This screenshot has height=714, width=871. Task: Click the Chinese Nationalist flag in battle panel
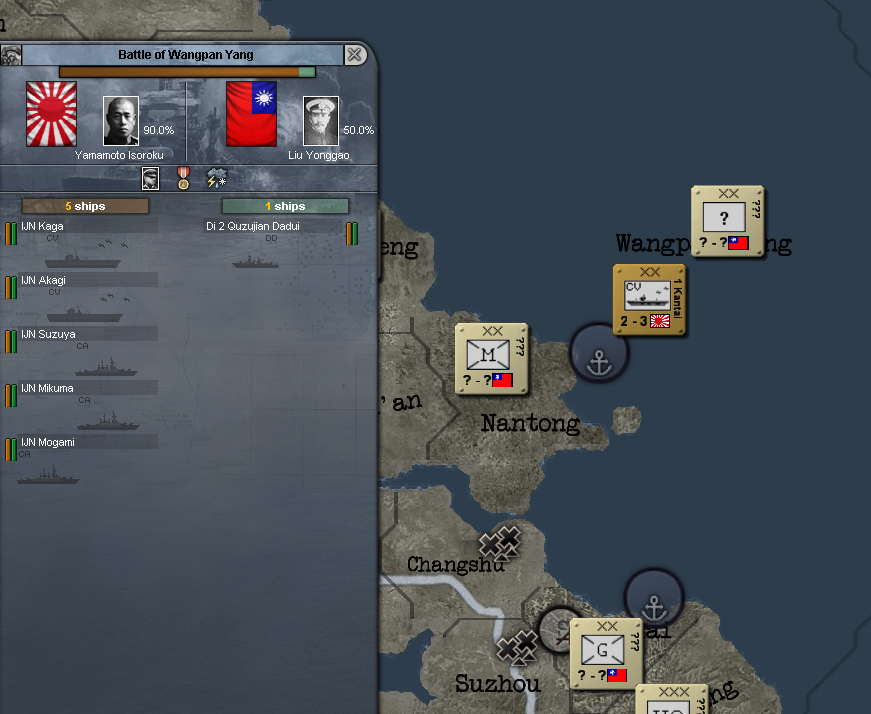point(251,114)
